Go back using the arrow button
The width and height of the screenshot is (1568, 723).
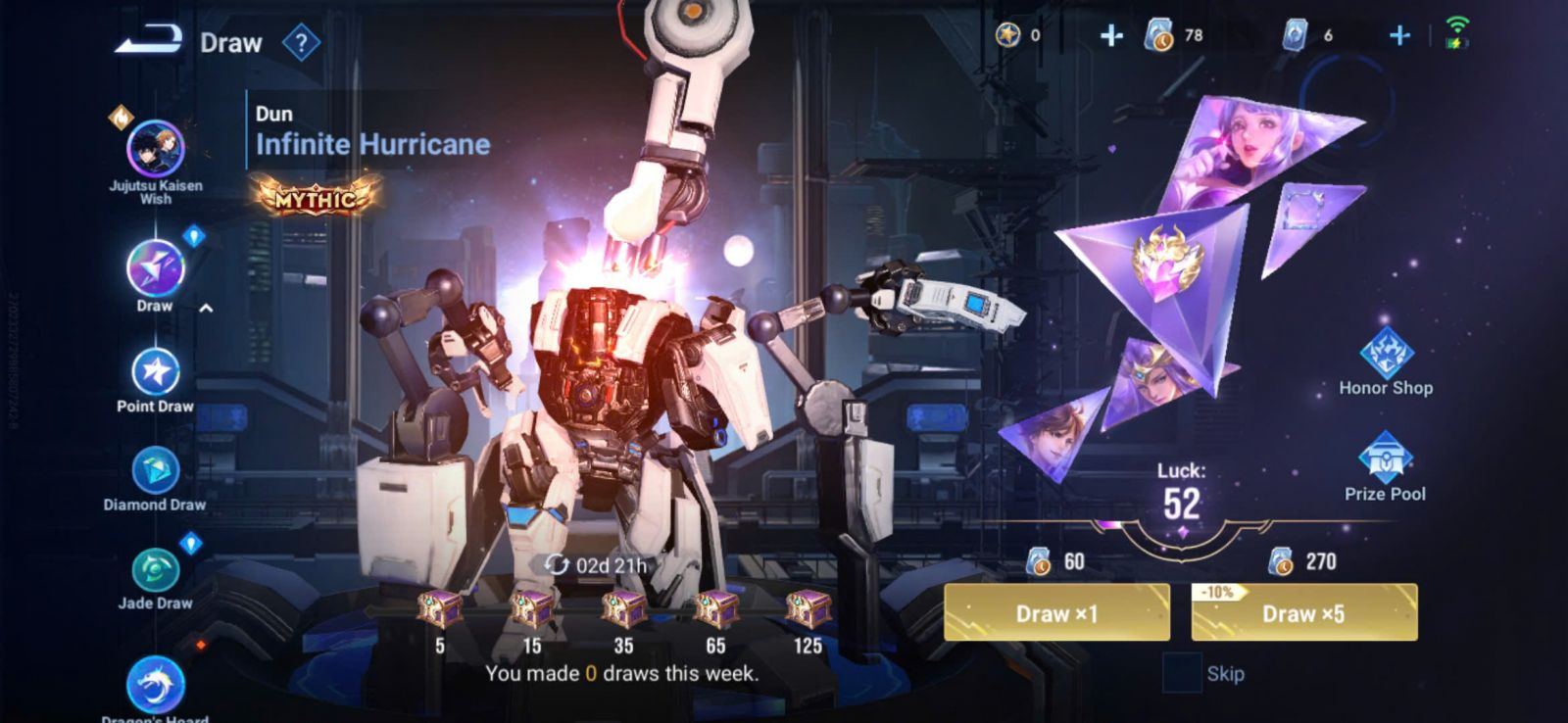click(x=149, y=41)
